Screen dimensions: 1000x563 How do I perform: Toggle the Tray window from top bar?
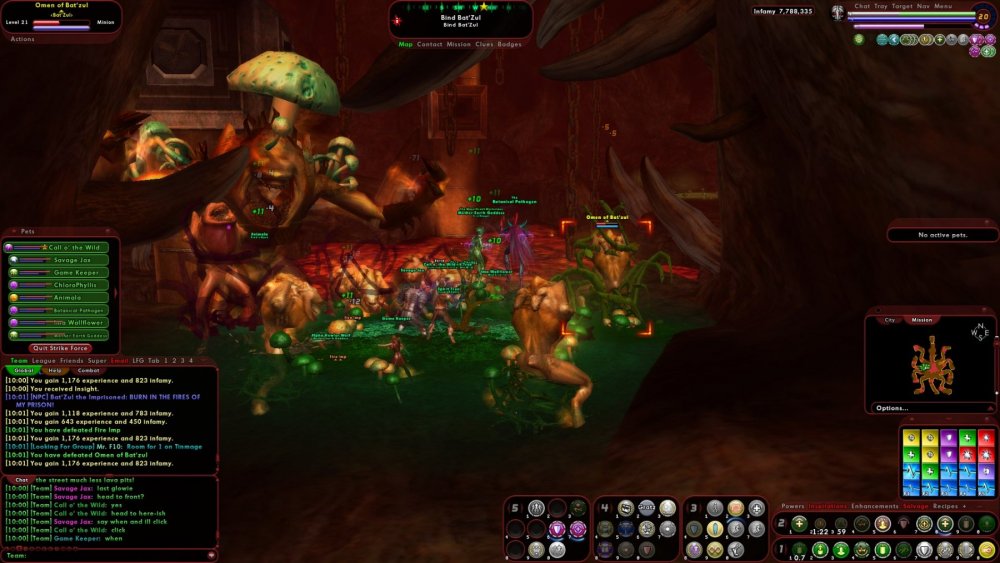pos(881,6)
